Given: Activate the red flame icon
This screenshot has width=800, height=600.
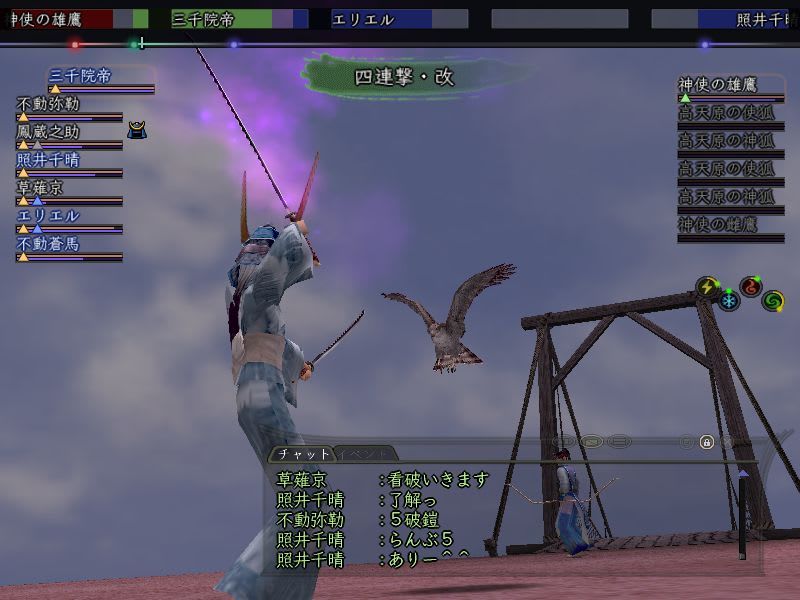Looking at the screenshot, I should click(750, 287).
